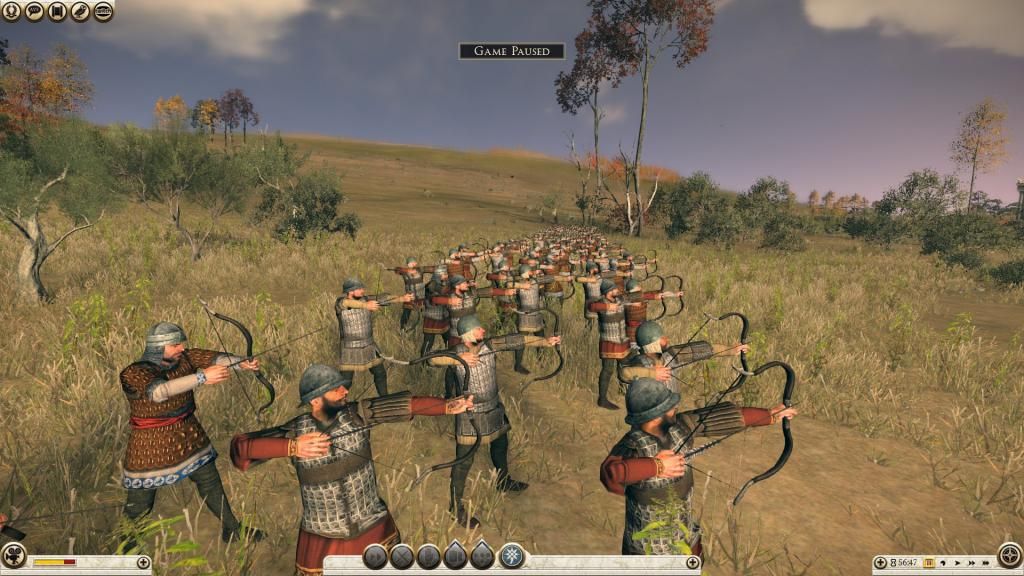This screenshot has height=576, width=1024.
Task: Expand the time panel plus button
Action: coord(880,563)
